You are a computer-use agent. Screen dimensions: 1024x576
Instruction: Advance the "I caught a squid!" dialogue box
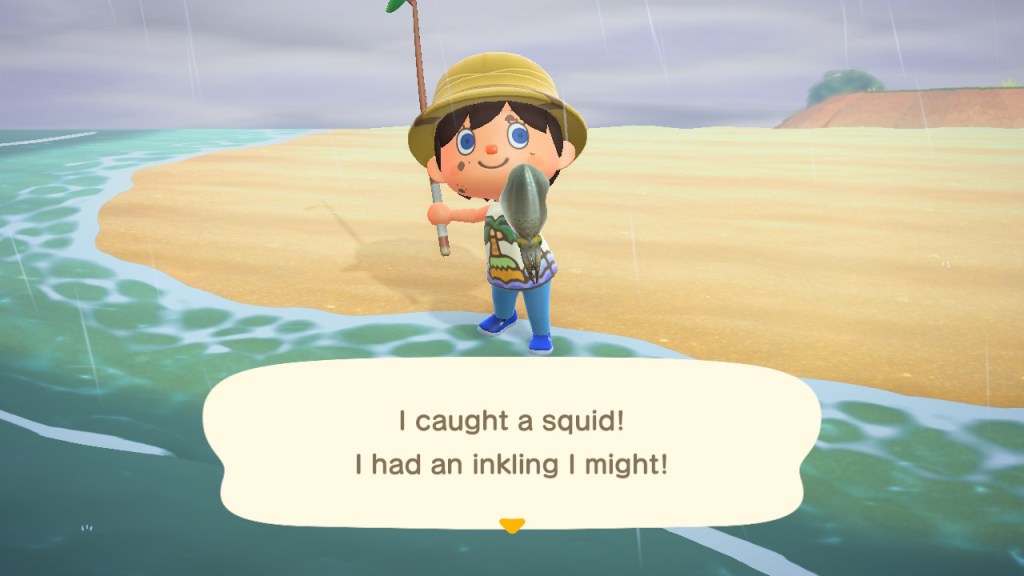[x=511, y=443]
